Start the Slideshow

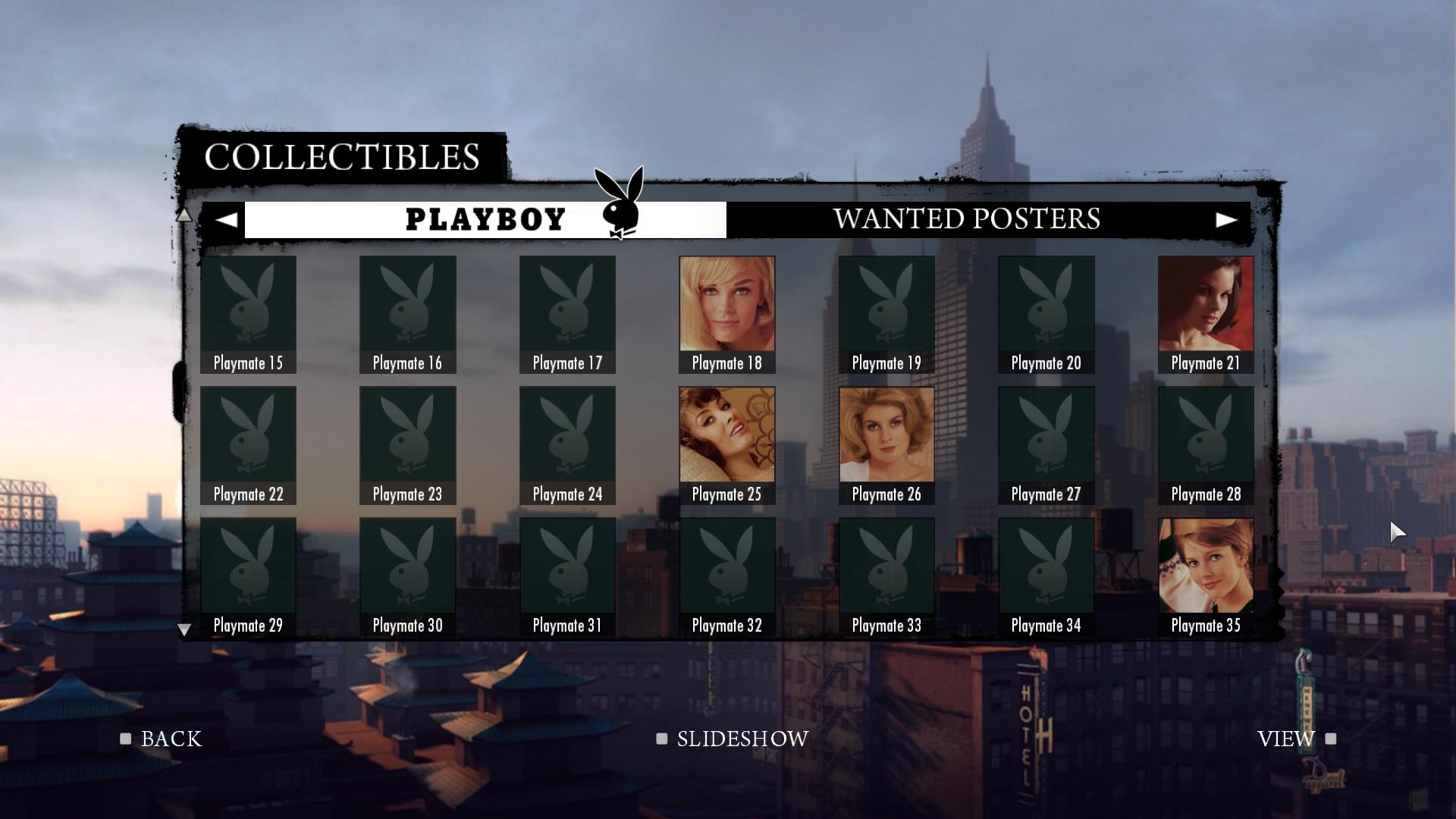coord(733,739)
